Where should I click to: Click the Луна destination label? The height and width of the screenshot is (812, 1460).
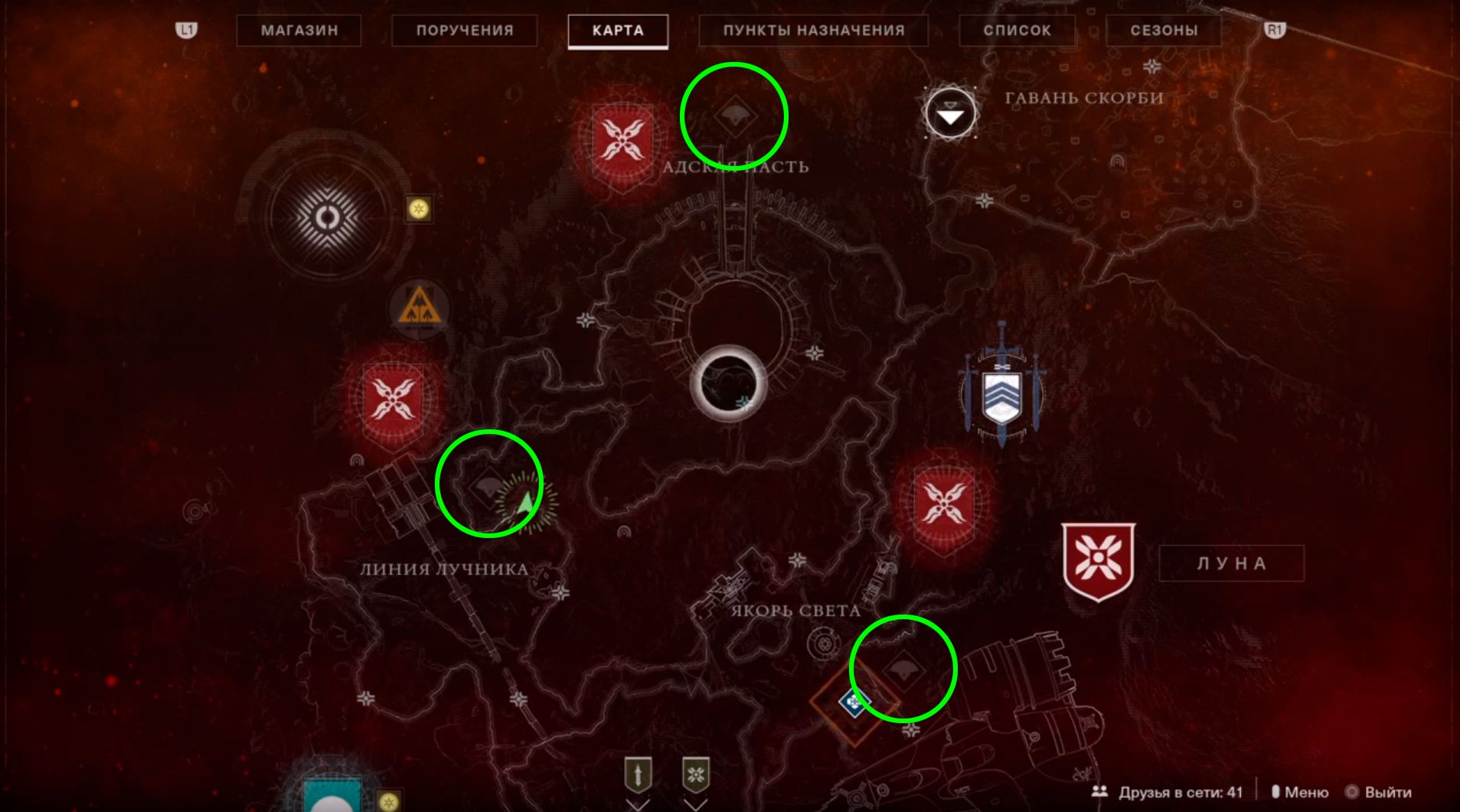point(1231,563)
